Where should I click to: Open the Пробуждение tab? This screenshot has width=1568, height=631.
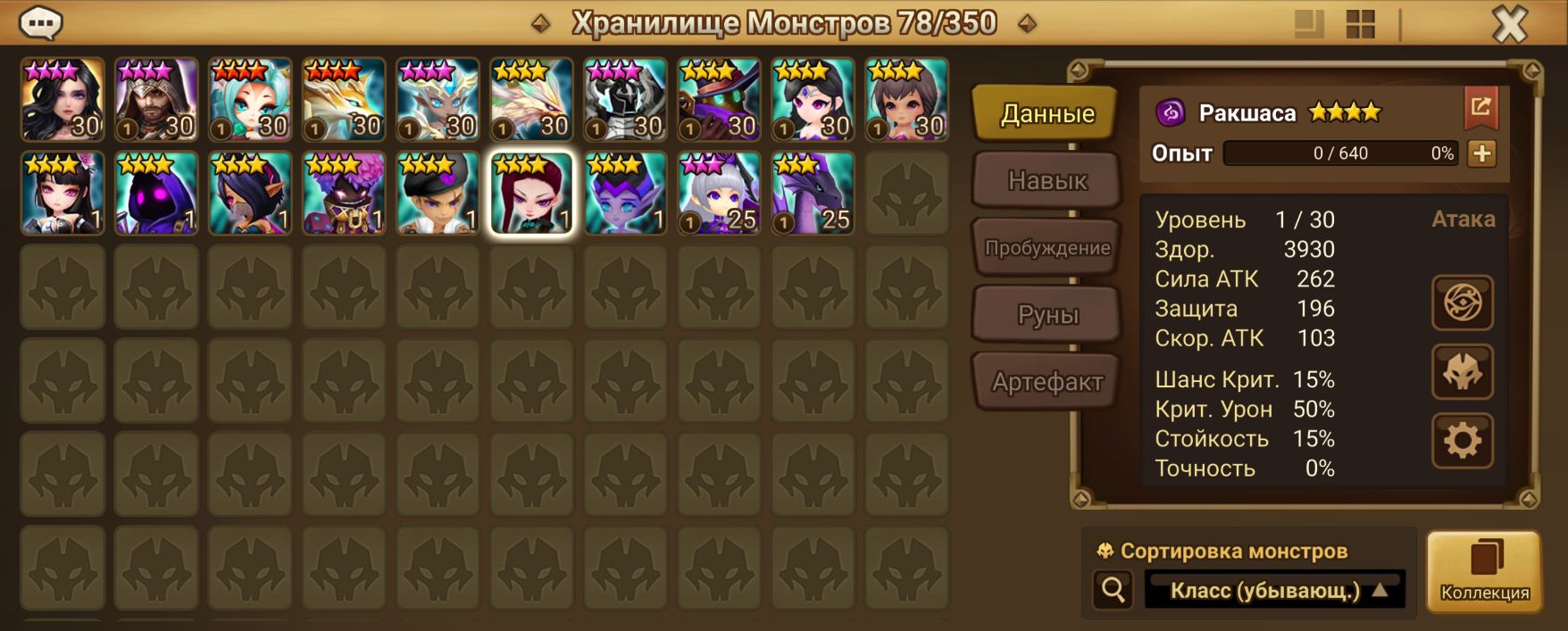click(1047, 247)
